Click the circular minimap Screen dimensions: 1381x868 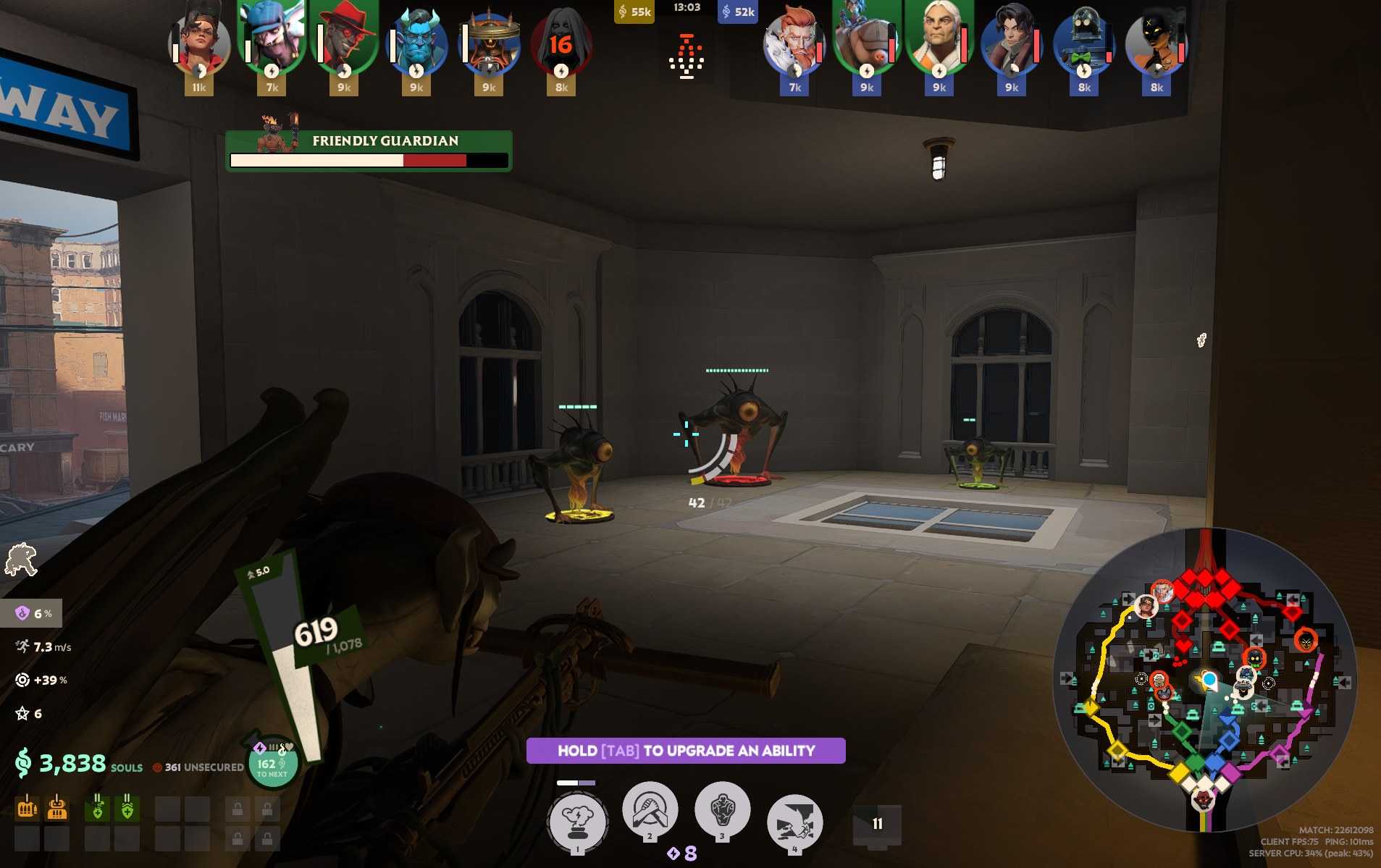[1204, 681]
